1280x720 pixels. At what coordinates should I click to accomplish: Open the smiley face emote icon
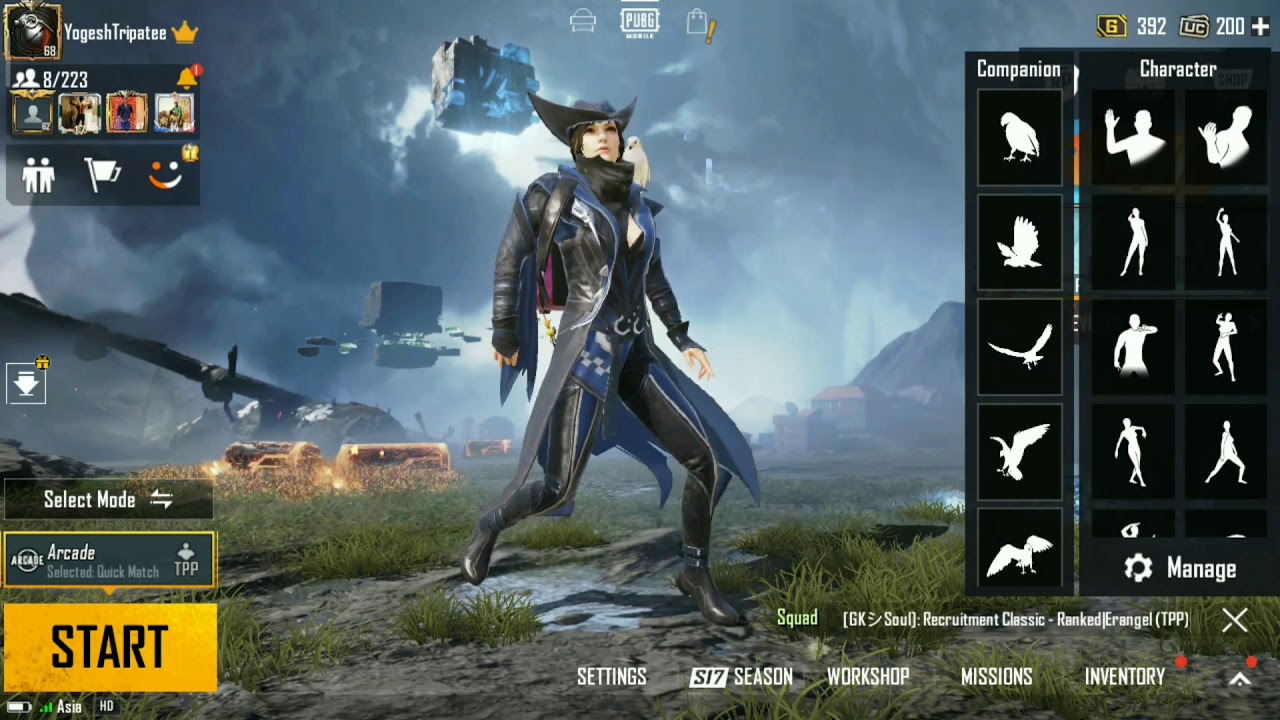point(166,176)
